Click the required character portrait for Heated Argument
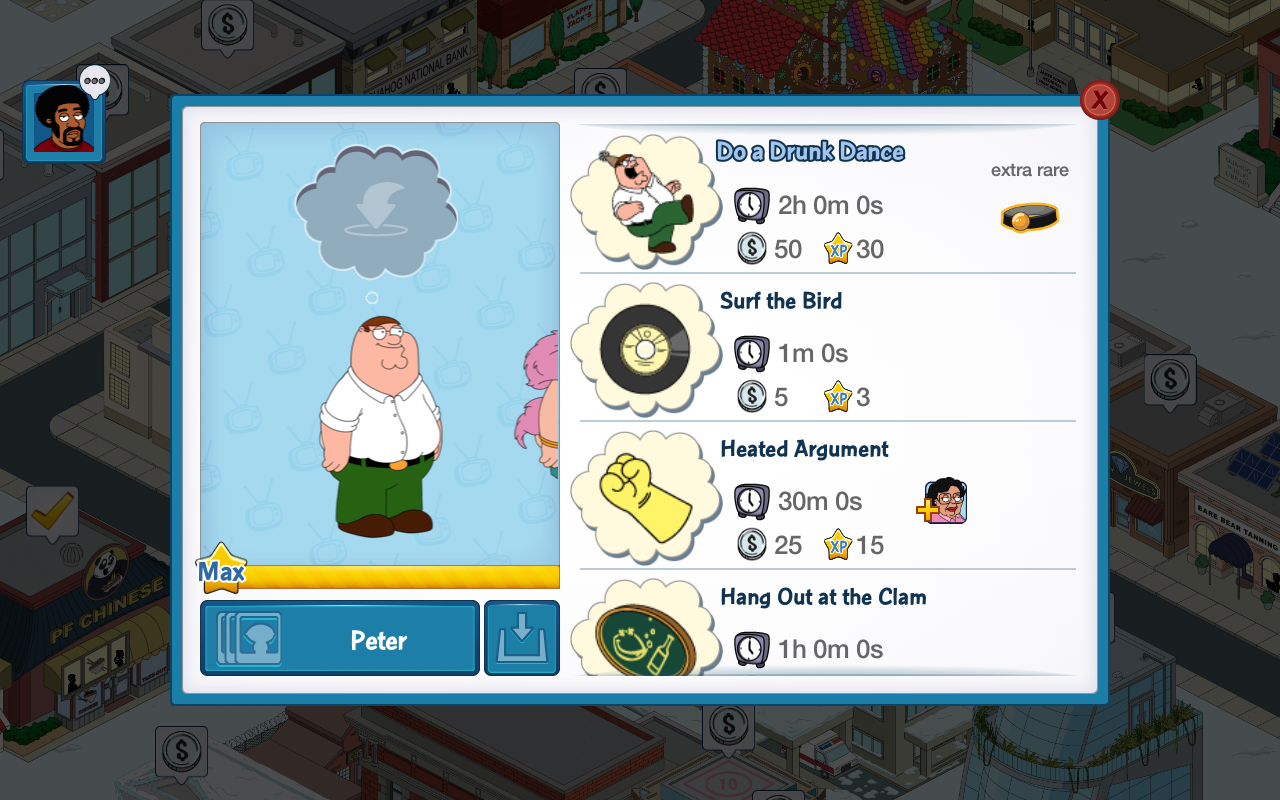The height and width of the screenshot is (800, 1280). tap(945, 501)
